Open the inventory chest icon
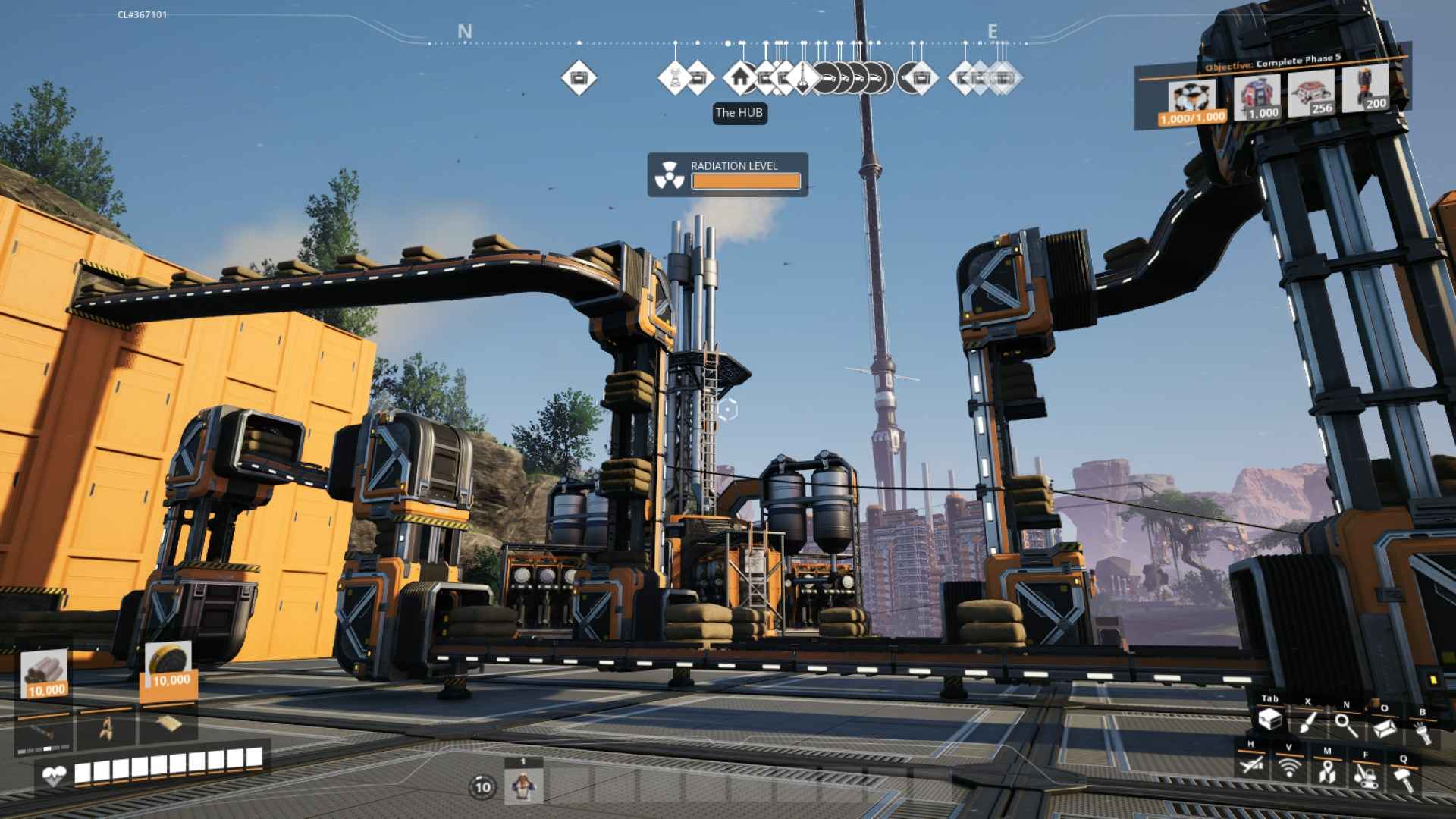The height and width of the screenshot is (819, 1456). 1269,719
